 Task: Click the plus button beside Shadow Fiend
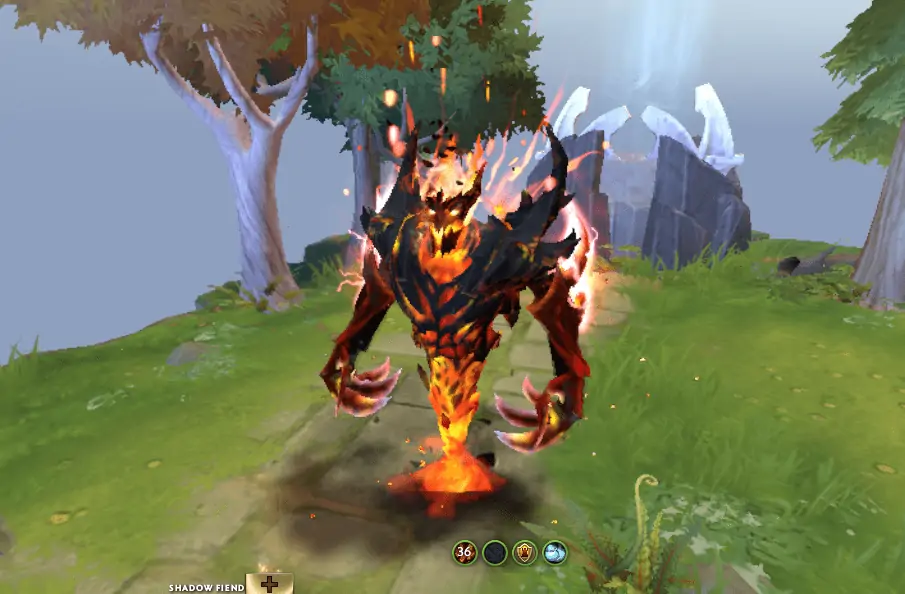269,584
